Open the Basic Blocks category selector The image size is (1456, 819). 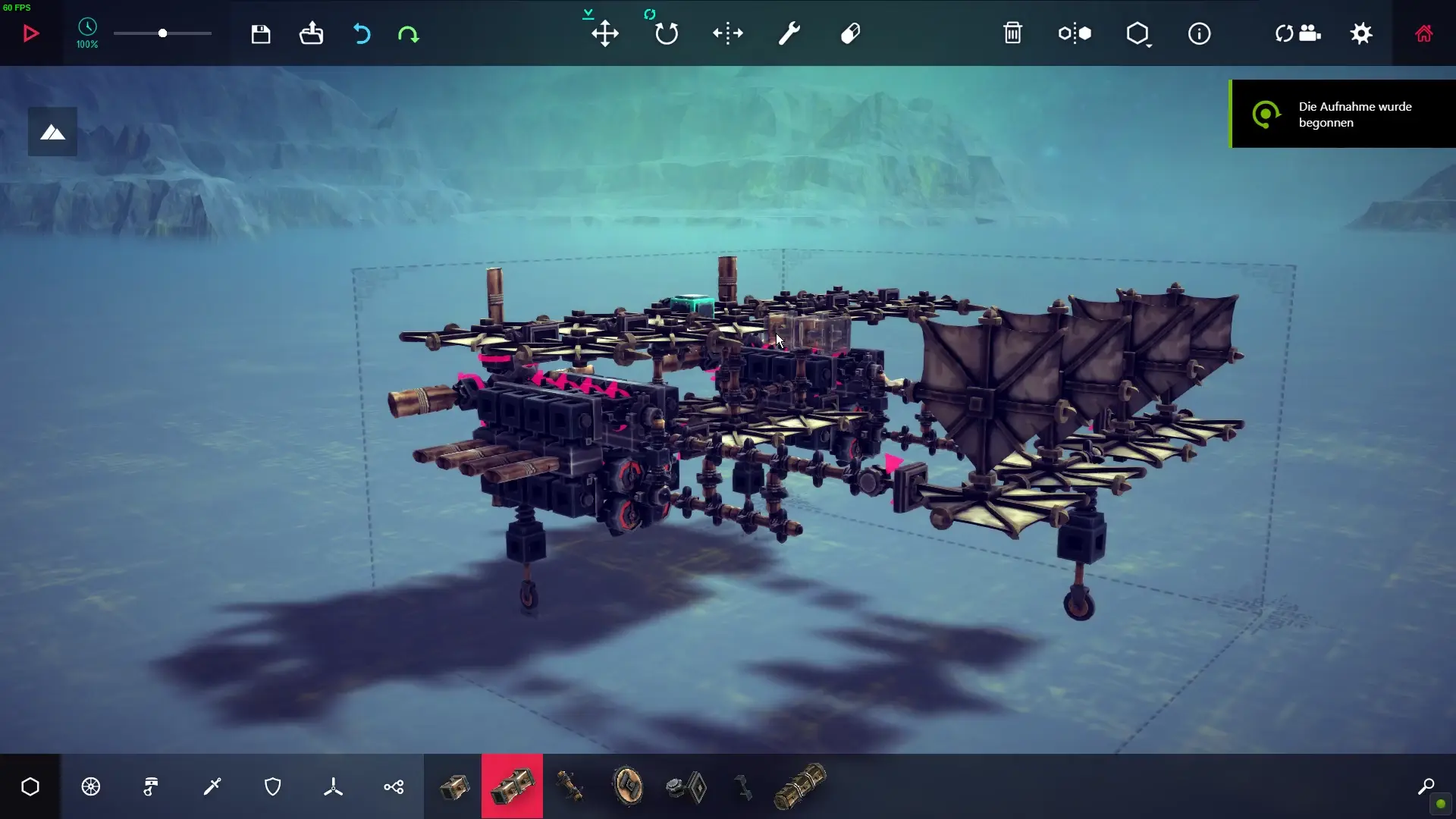point(30,786)
